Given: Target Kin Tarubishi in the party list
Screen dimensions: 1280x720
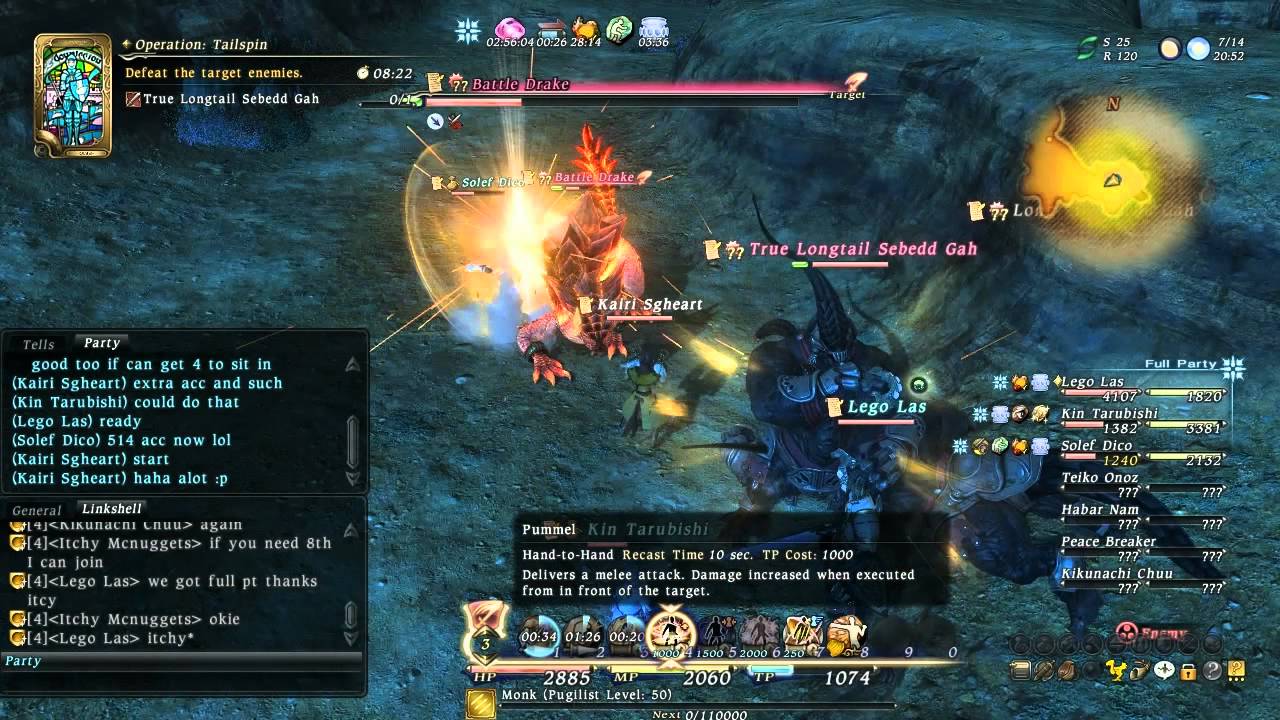Looking at the screenshot, I should click(x=1109, y=413).
